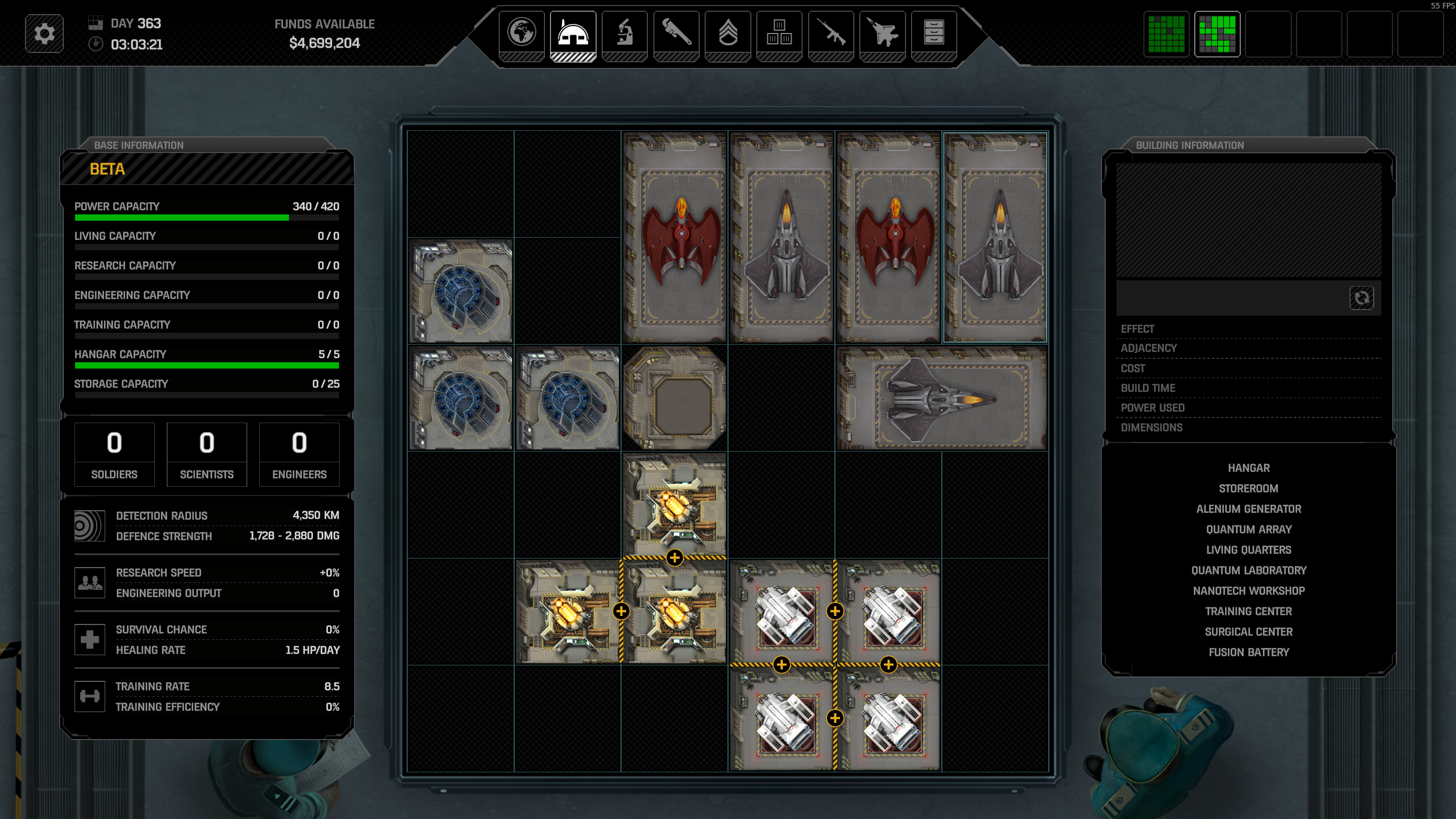The width and height of the screenshot is (1456, 819).
Task: Open the settings gear menu
Action: (44, 34)
